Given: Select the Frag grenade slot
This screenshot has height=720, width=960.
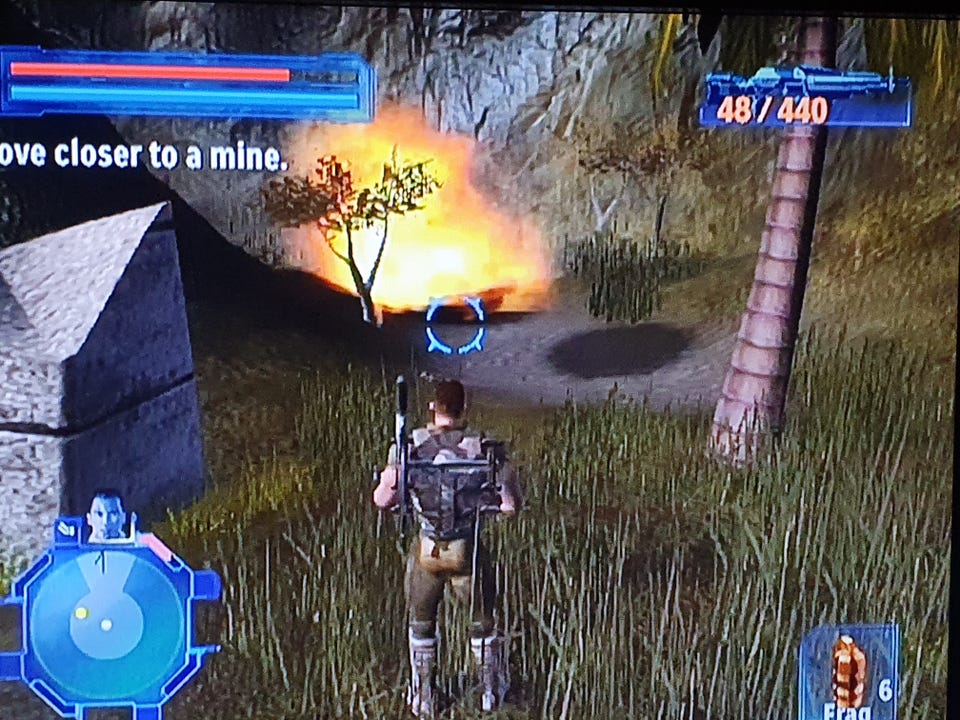Looking at the screenshot, I should [x=848, y=672].
